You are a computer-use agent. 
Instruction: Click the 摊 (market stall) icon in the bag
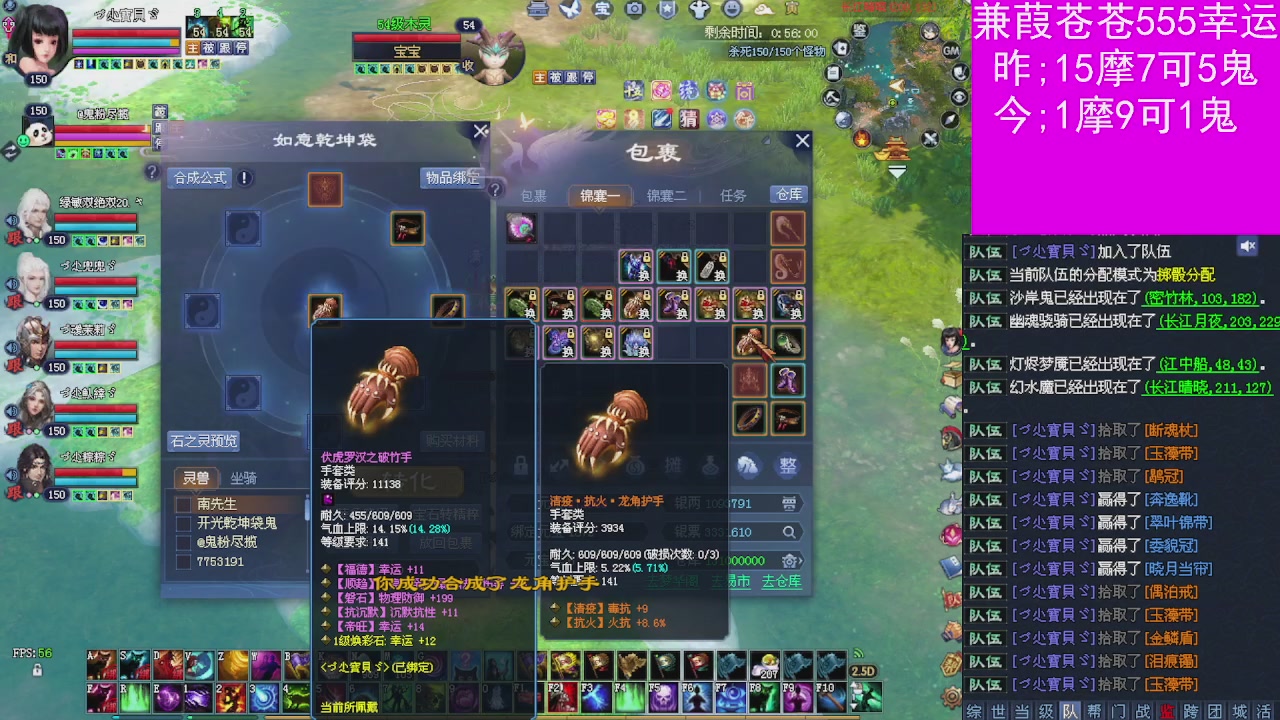click(672, 464)
